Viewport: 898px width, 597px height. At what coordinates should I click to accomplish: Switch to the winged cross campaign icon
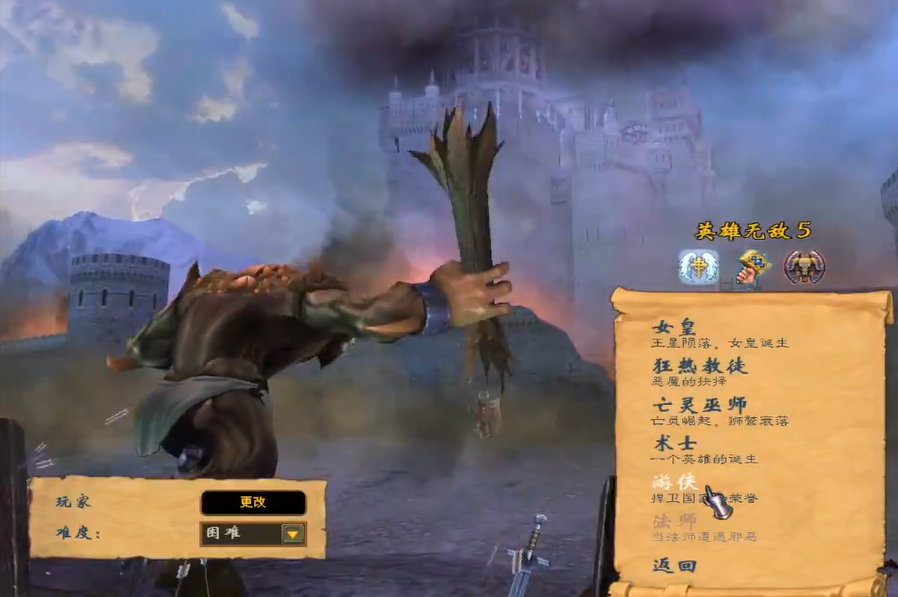click(699, 267)
